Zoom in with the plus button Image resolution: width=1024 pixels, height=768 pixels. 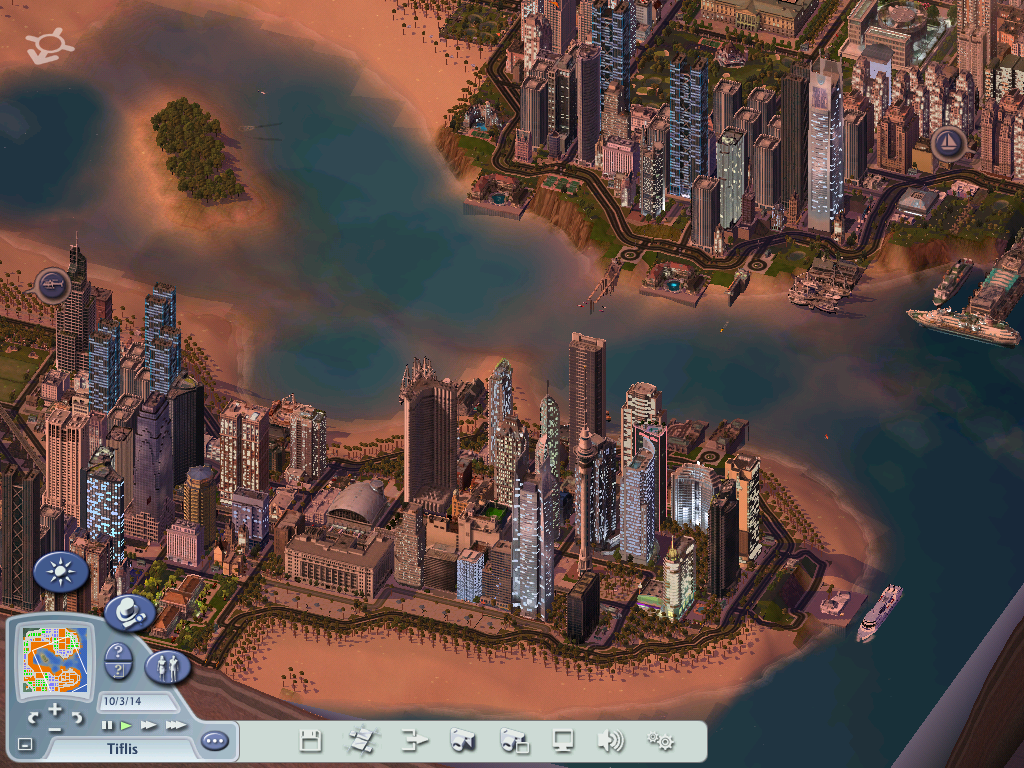tap(55, 709)
